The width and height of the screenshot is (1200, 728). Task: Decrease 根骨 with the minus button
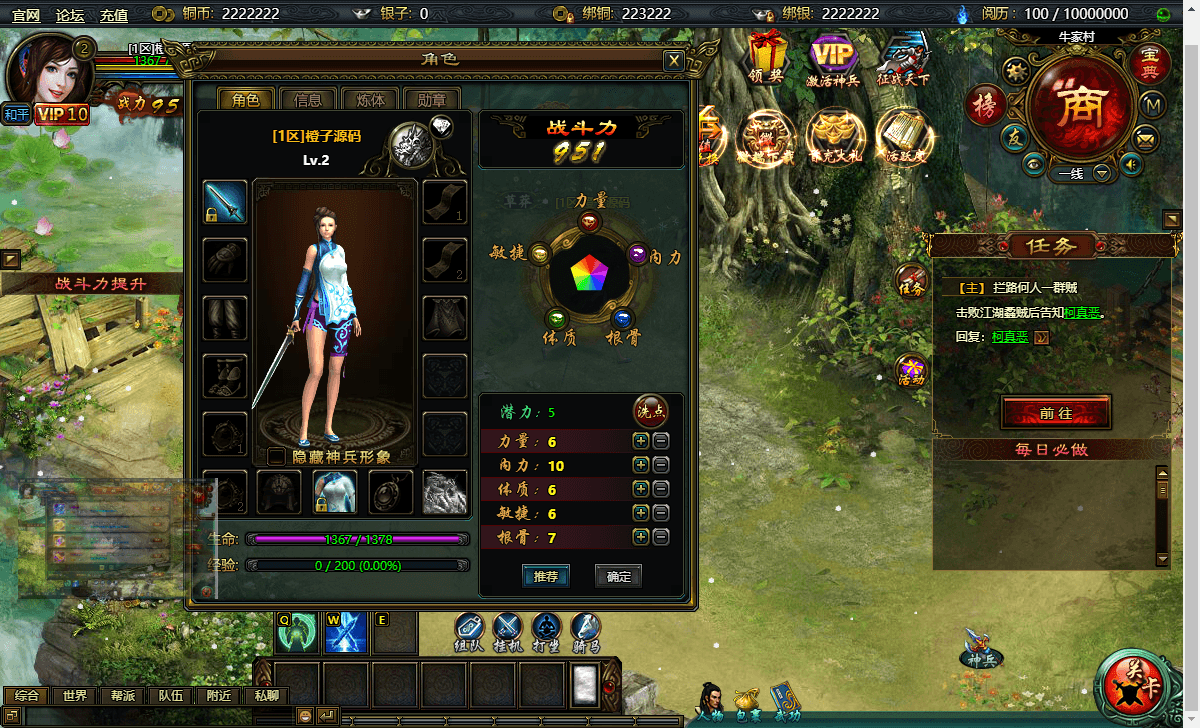(661, 537)
